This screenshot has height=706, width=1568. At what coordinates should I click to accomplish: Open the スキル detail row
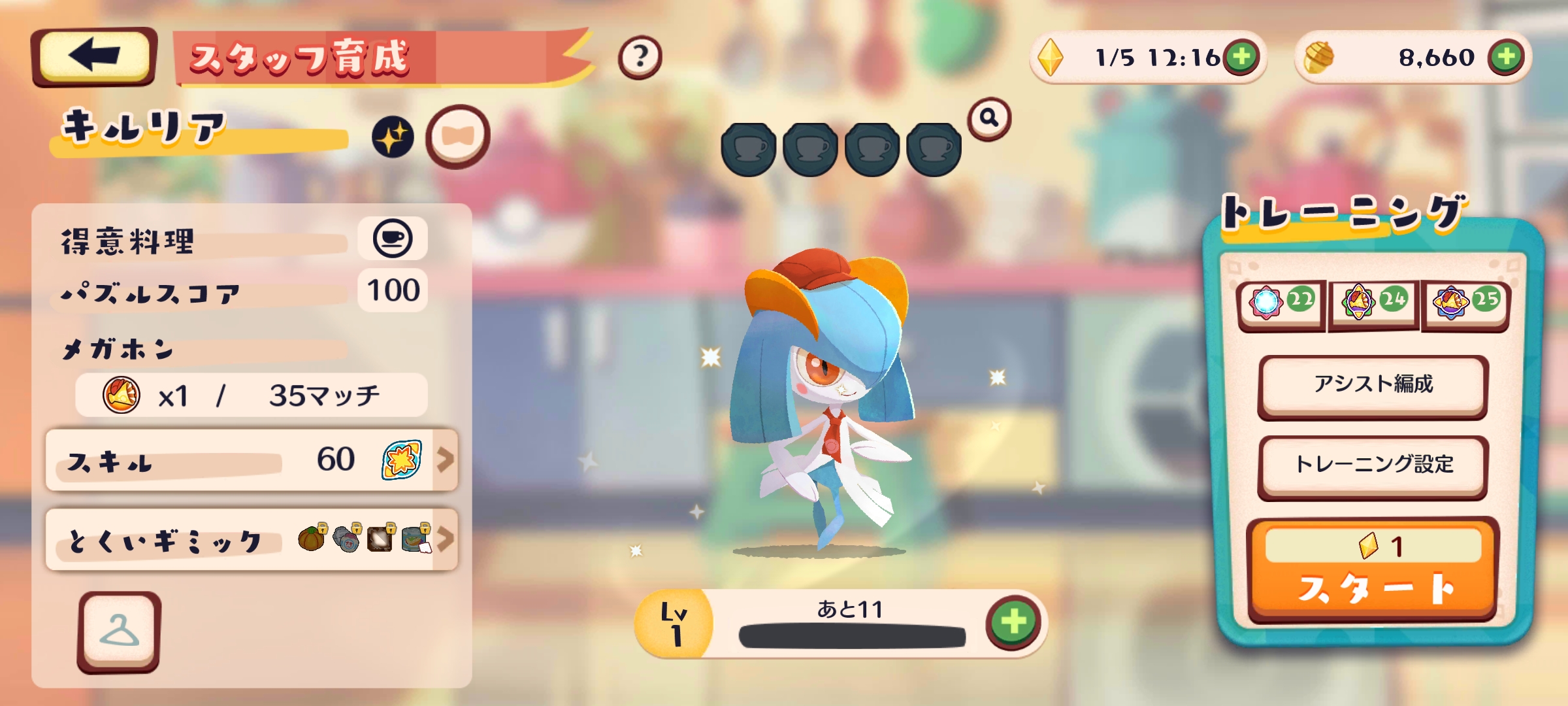pos(252,460)
